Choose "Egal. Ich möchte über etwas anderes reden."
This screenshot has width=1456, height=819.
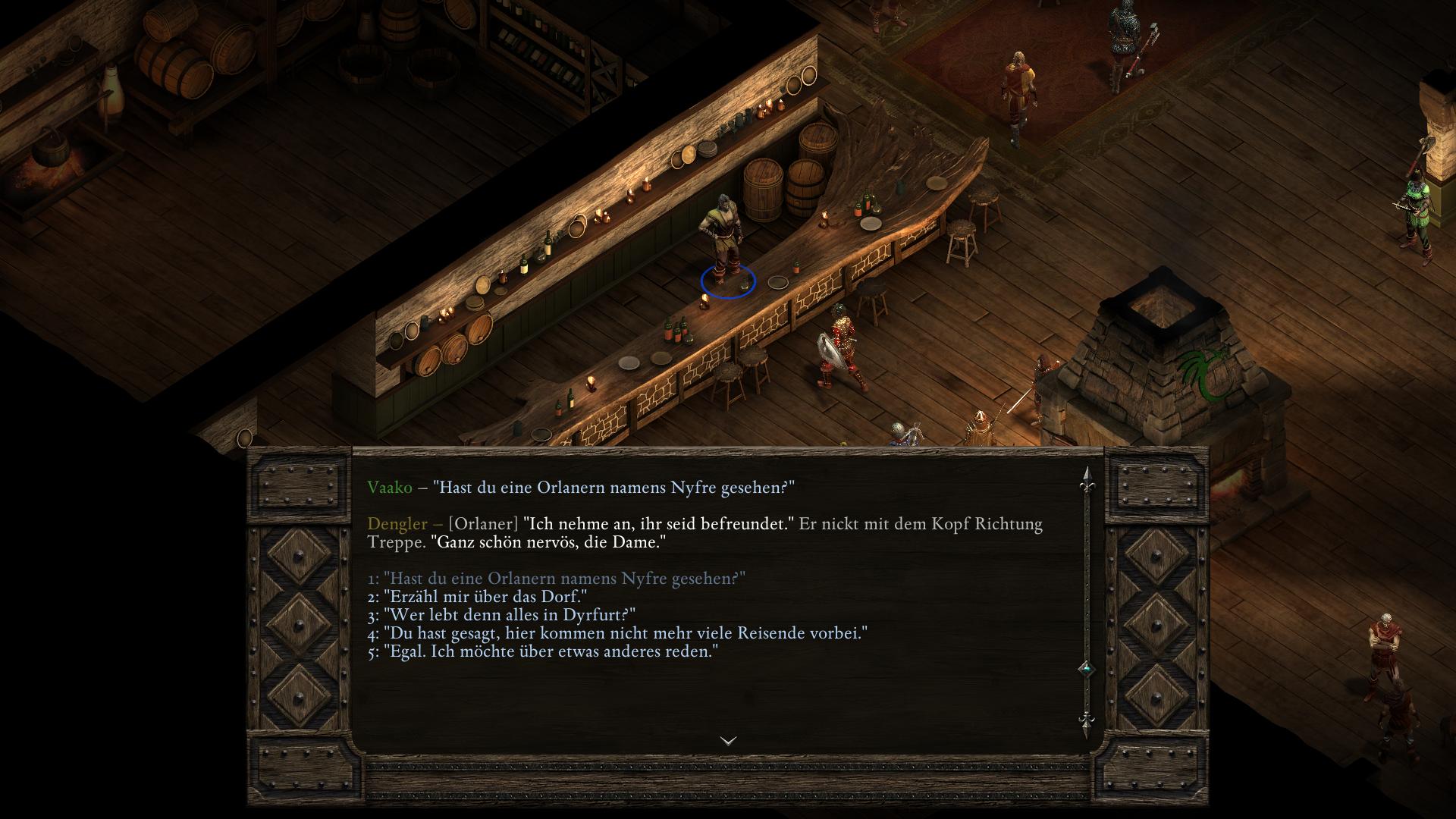[x=543, y=651]
